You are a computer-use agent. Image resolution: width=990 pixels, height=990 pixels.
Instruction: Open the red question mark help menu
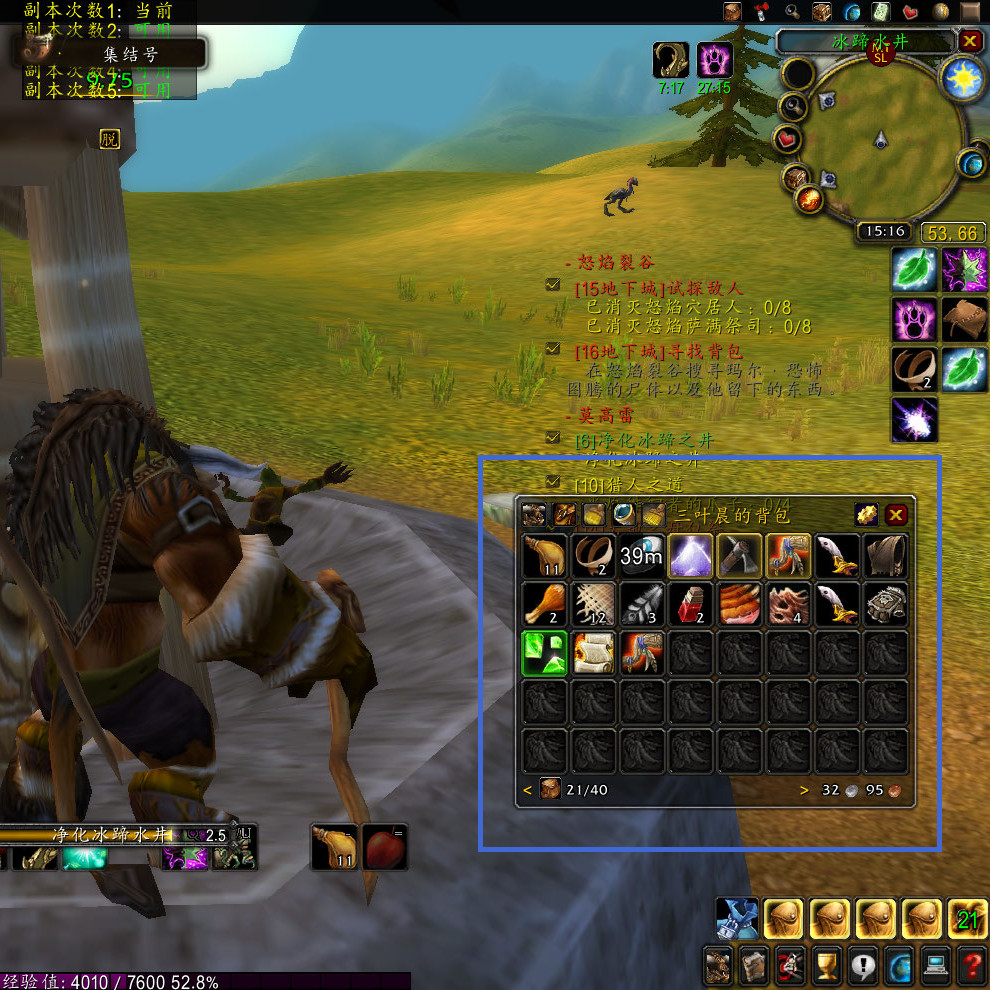click(x=970, y=965)
